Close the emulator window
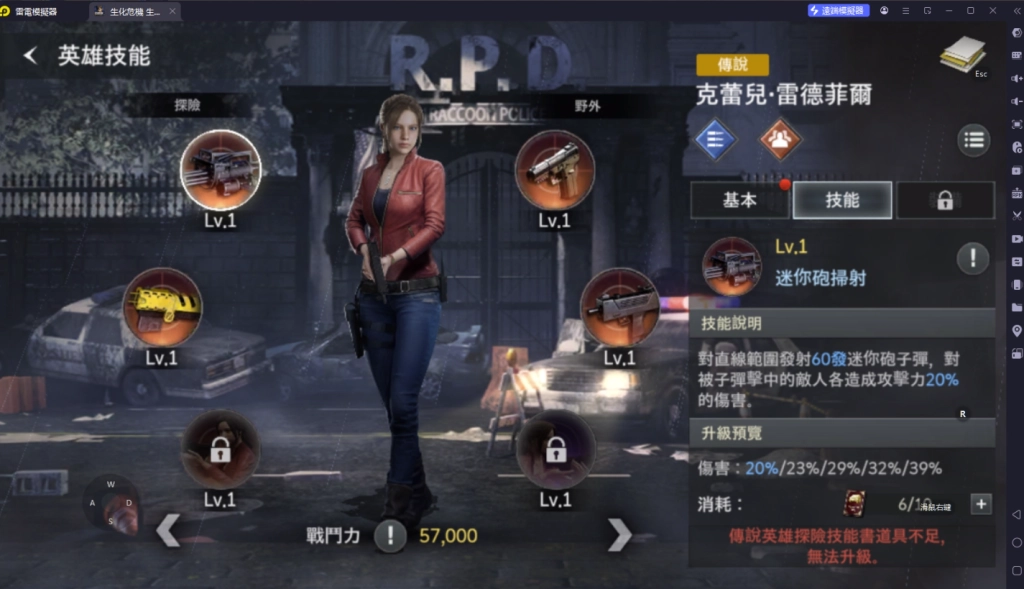The image size is (1024, 589). 991,10
